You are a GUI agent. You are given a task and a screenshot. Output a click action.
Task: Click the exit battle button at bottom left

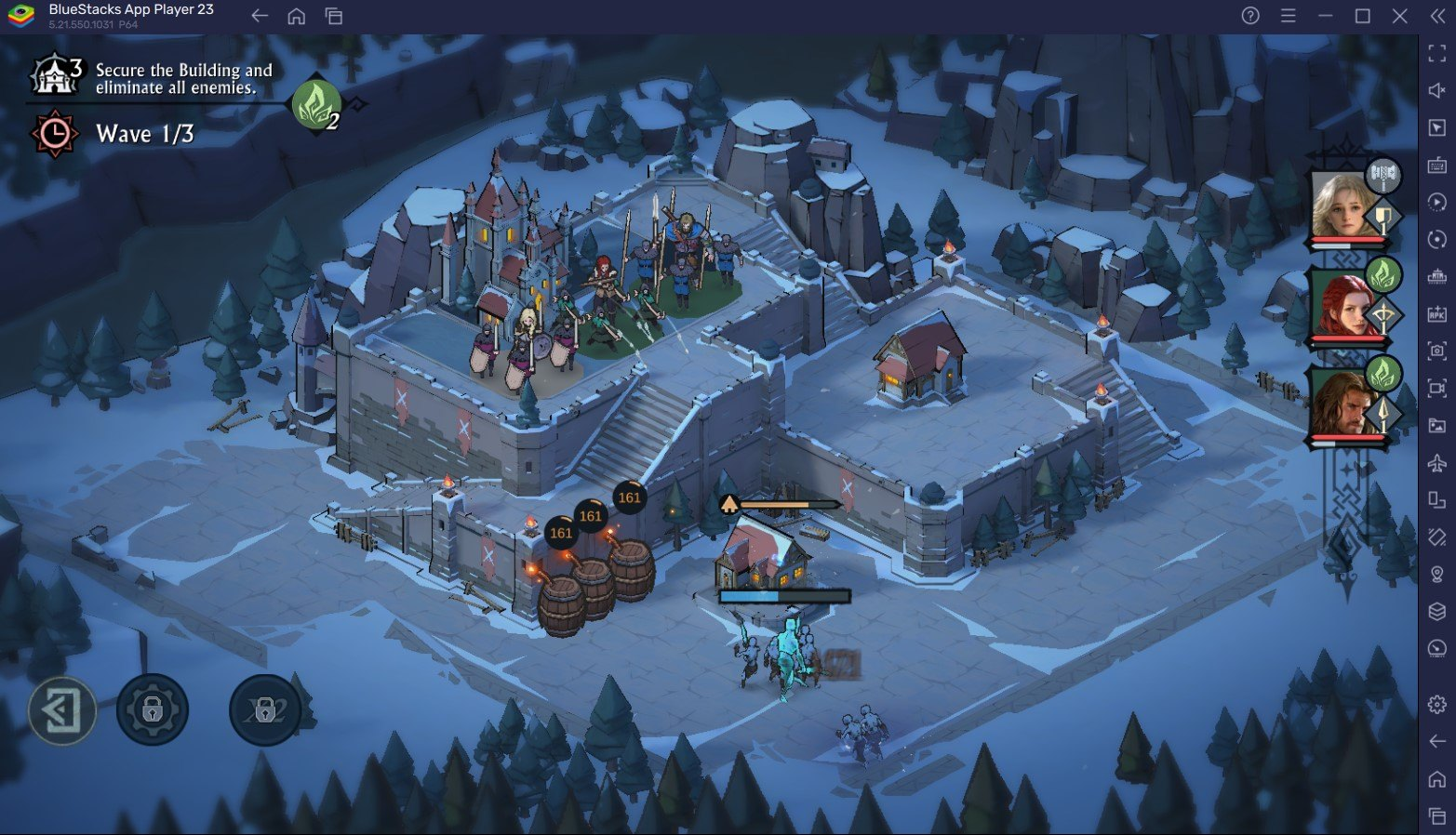pos(61,710)
